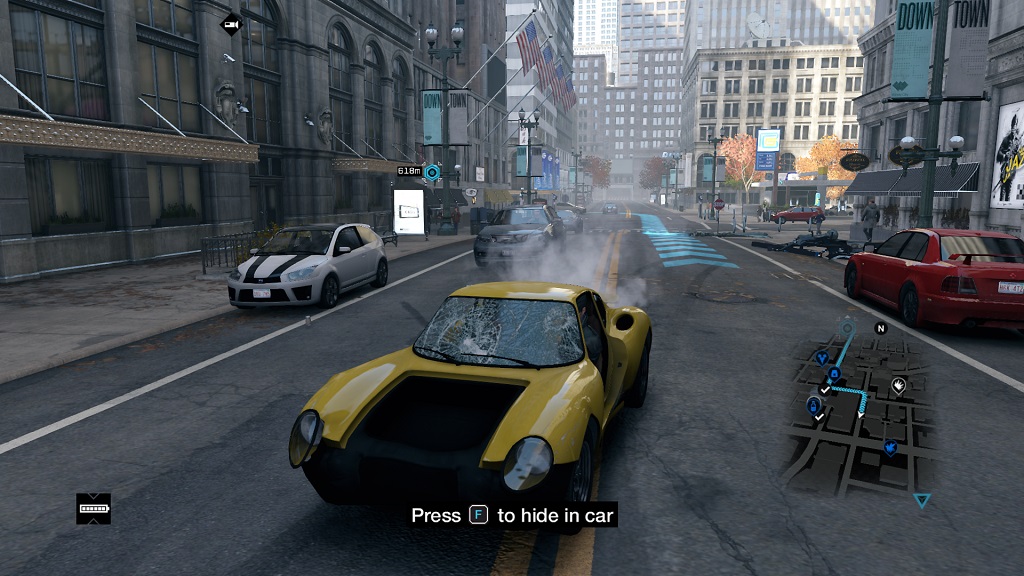Choose the white hand marker on minimap
The image size is (1024, 576).
pos(898,385)
